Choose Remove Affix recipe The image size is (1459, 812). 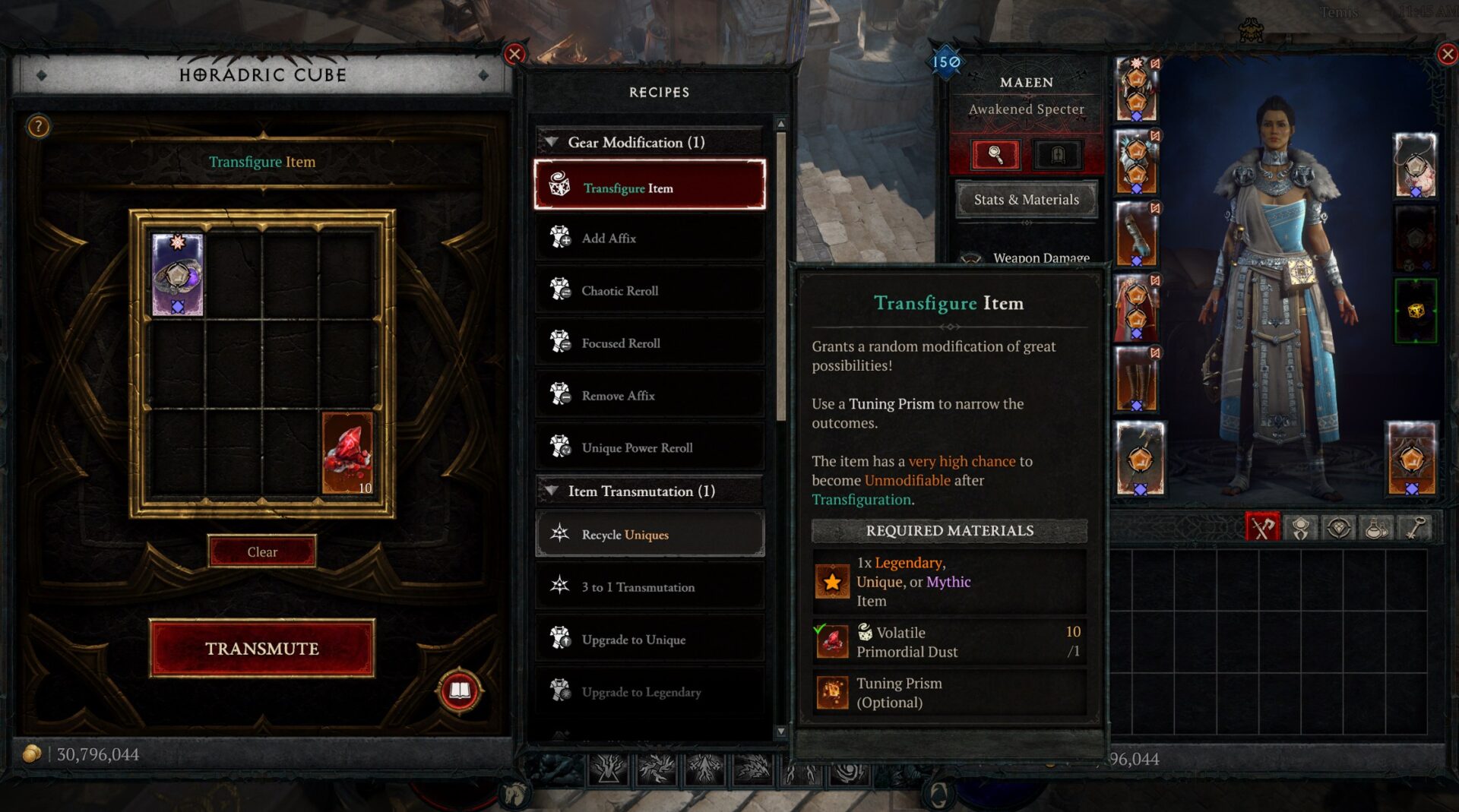tap(650, 395)
